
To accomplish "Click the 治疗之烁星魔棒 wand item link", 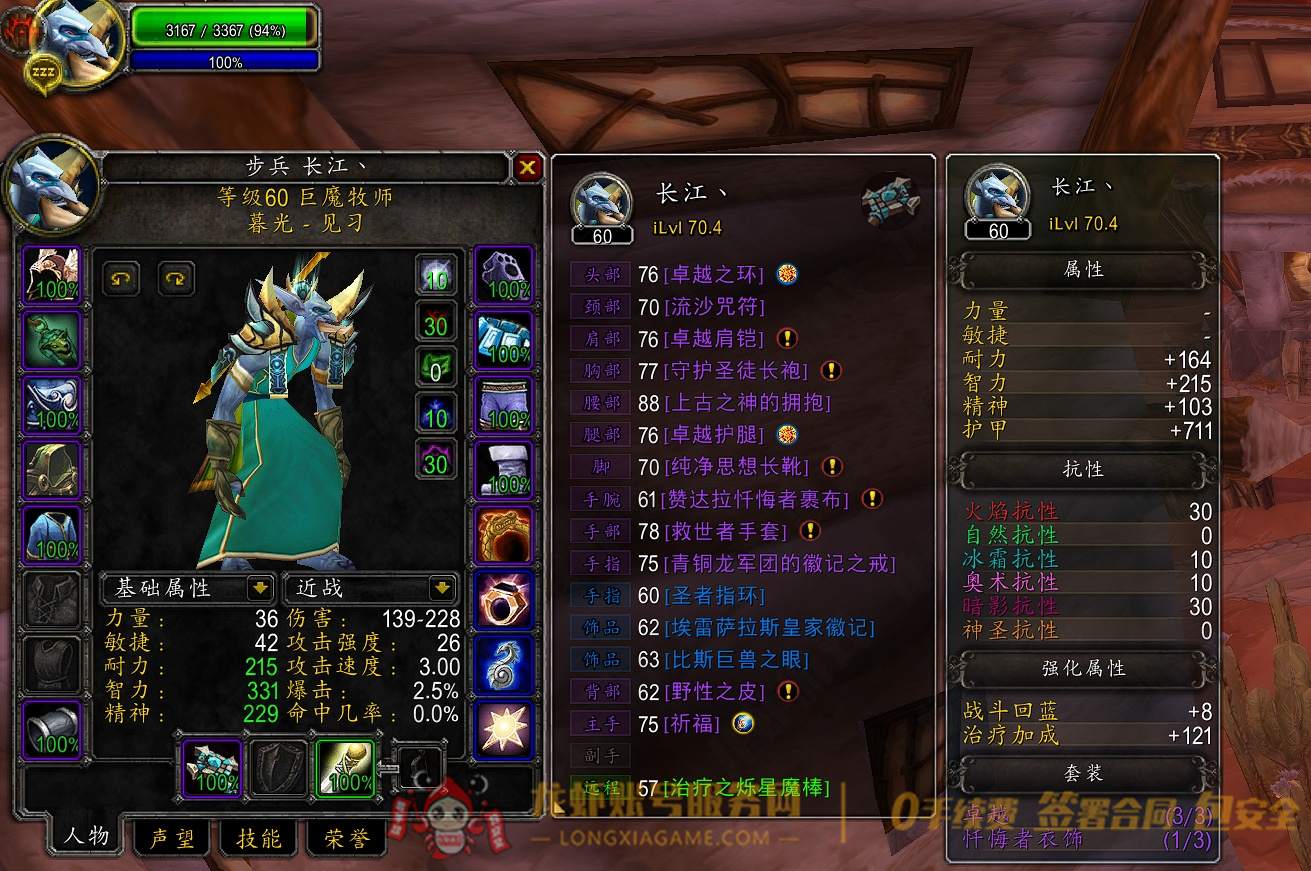I will (x=747, y=788).
